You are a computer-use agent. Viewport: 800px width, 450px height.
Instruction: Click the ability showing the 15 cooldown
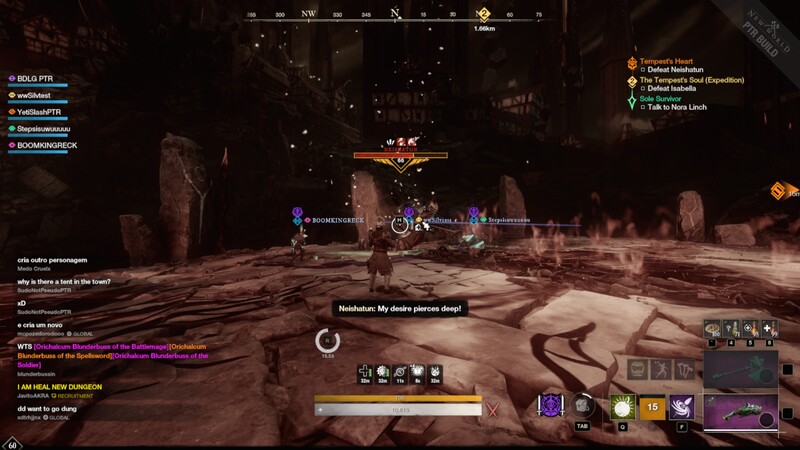[652, 407]
